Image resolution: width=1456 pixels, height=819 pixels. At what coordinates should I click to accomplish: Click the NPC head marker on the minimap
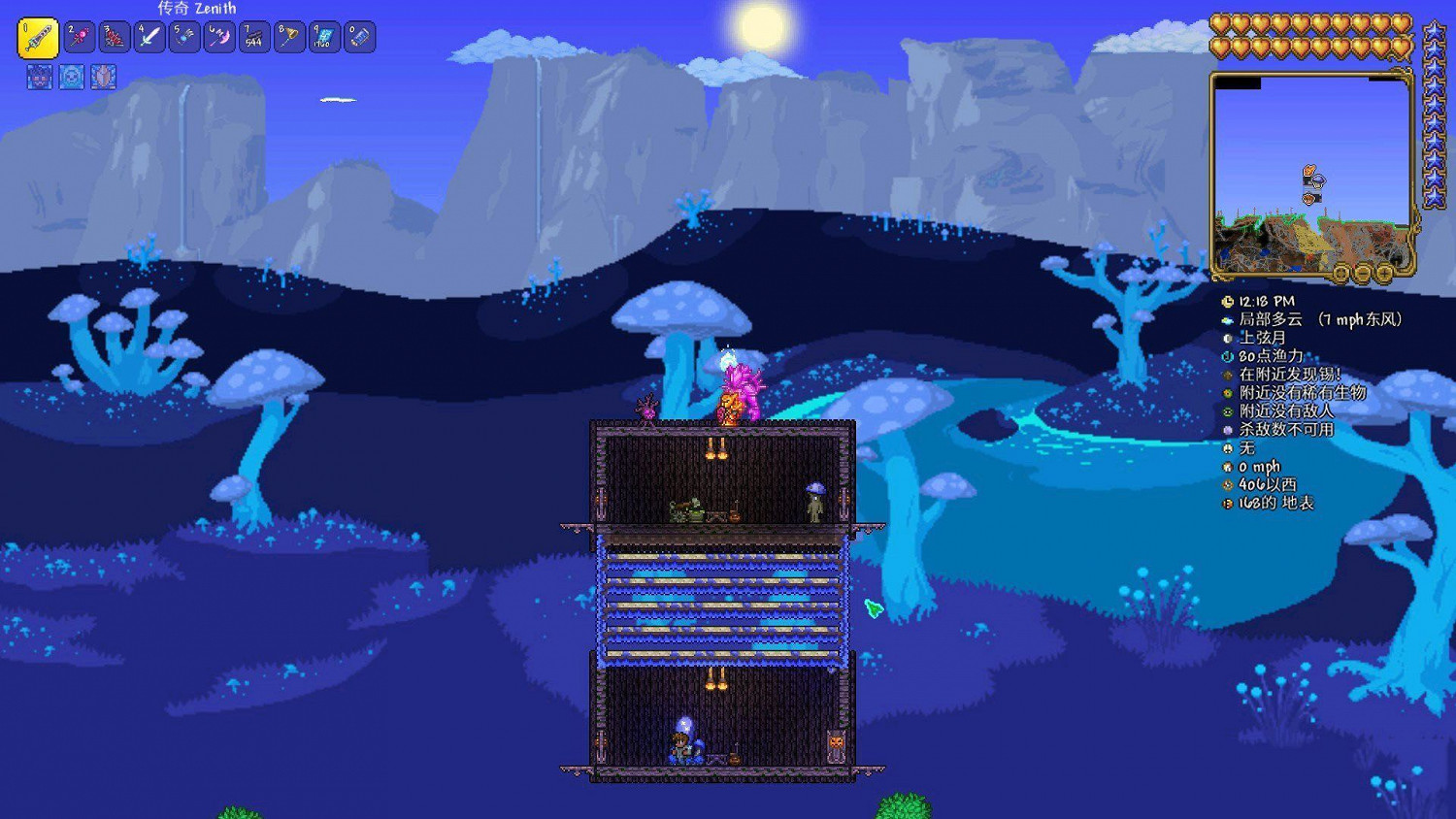click(x=1308, y=170)
